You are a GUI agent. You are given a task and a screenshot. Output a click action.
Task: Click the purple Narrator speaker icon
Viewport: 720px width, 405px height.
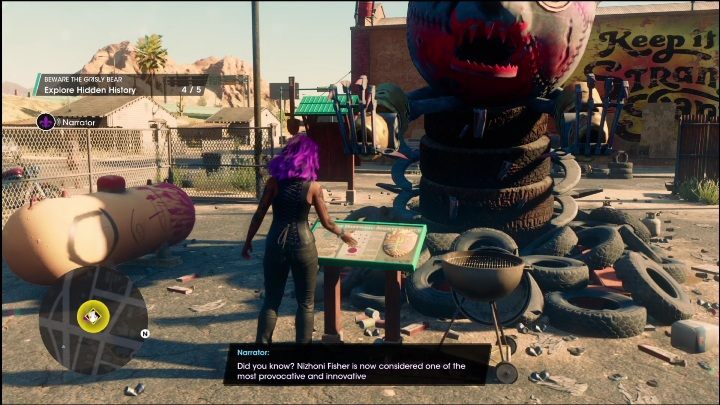(x=45, y=122)
